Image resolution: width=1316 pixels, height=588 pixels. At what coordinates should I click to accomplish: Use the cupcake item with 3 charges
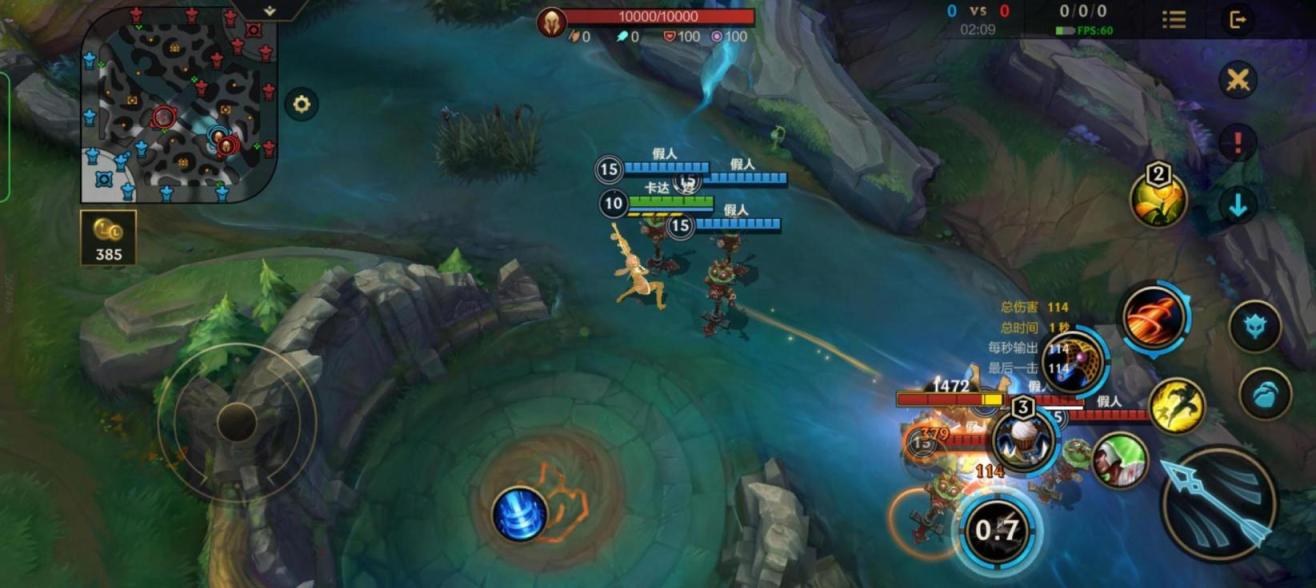coord(1023,439)
